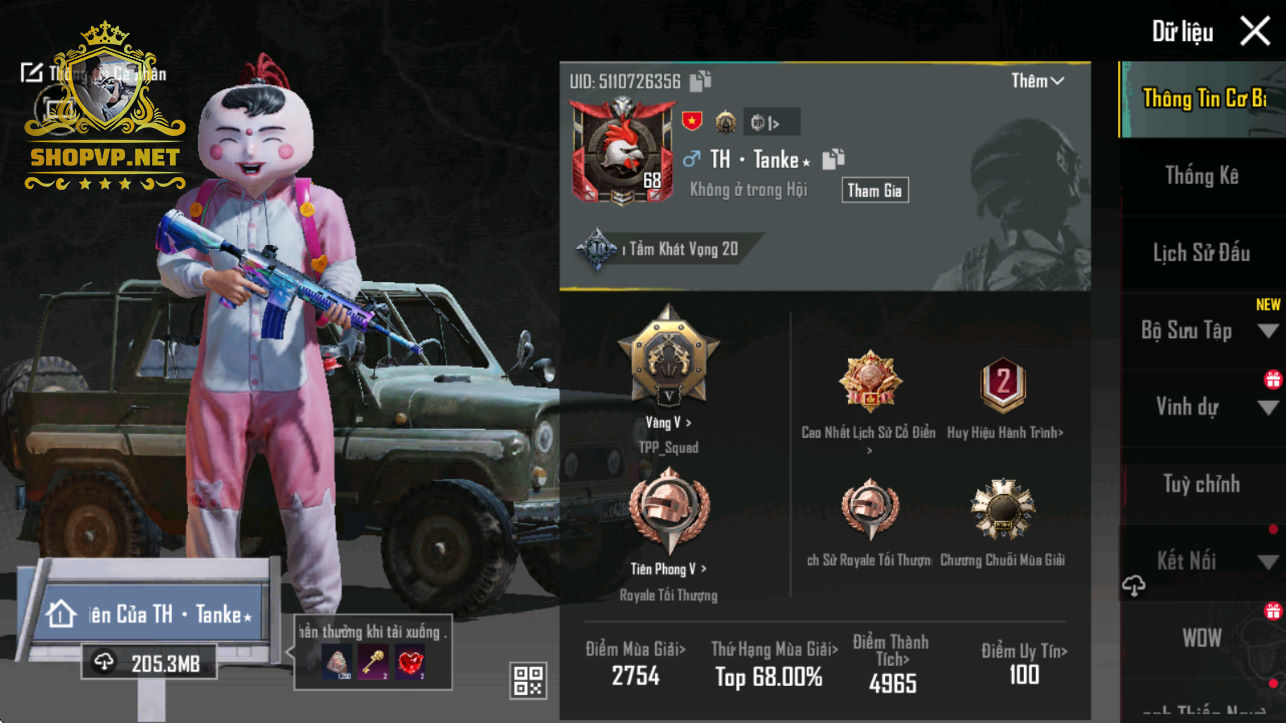Open the Thêm dropdown menu
1286x723 pixels.
(1037, 81)
